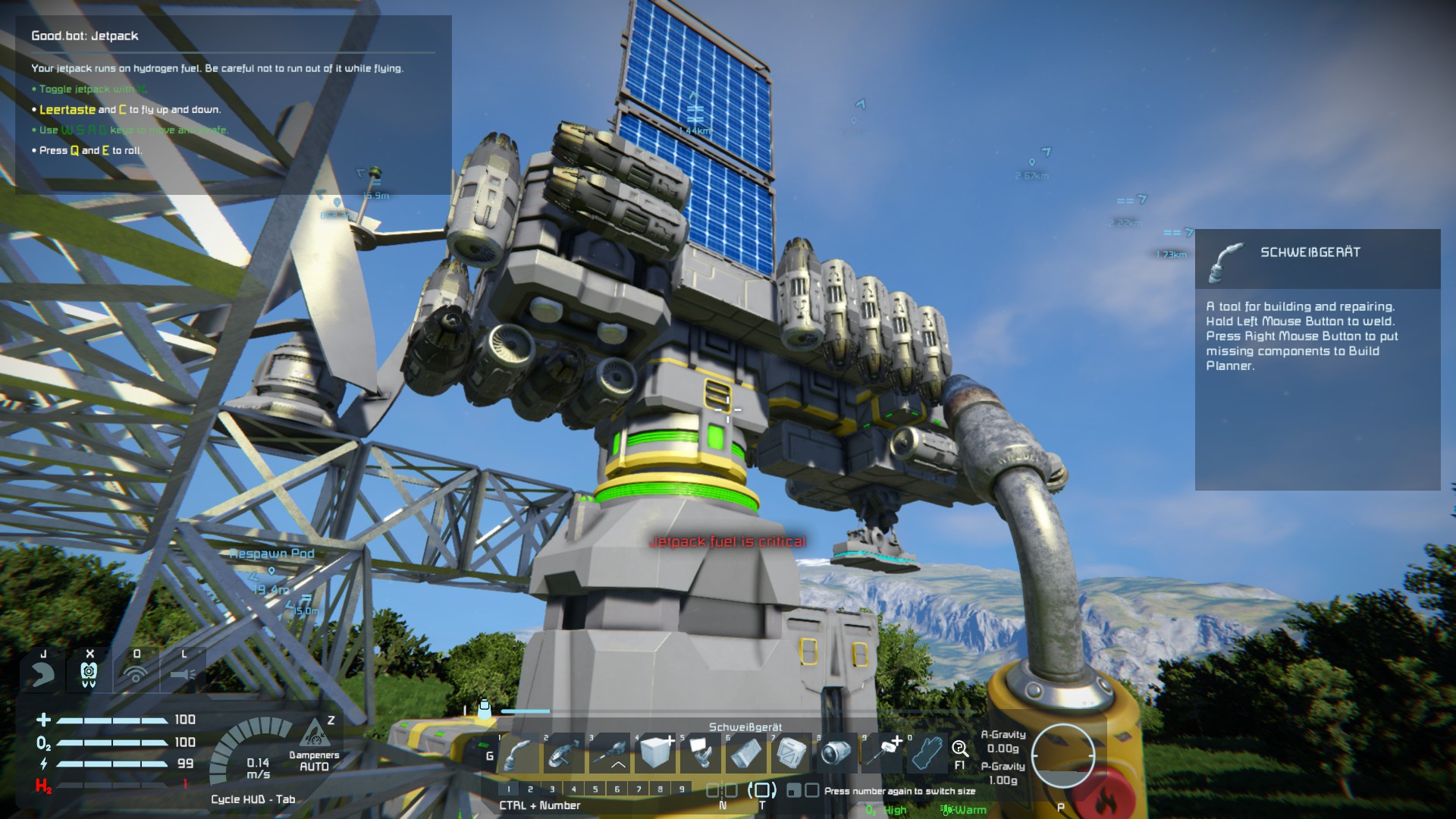Select the thruster block in slot 8
The width and height of the screenshot is (1456, 819).
tap(837, 755)
